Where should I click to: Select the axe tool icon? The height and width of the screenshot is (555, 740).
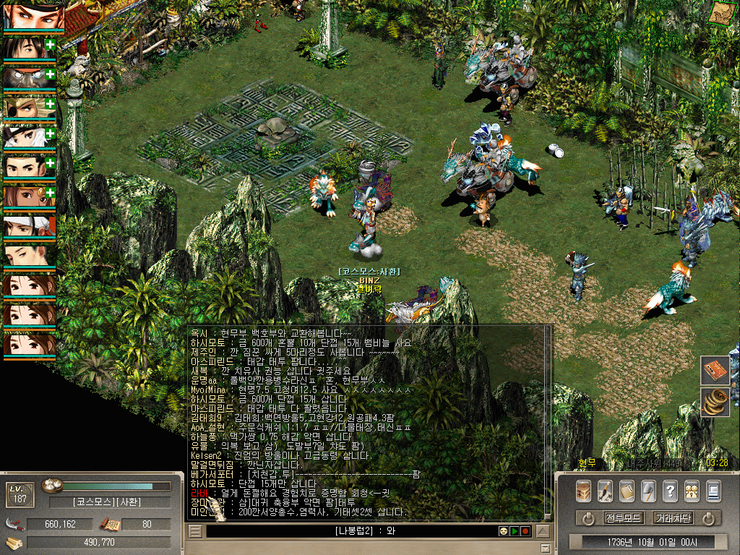649,490
